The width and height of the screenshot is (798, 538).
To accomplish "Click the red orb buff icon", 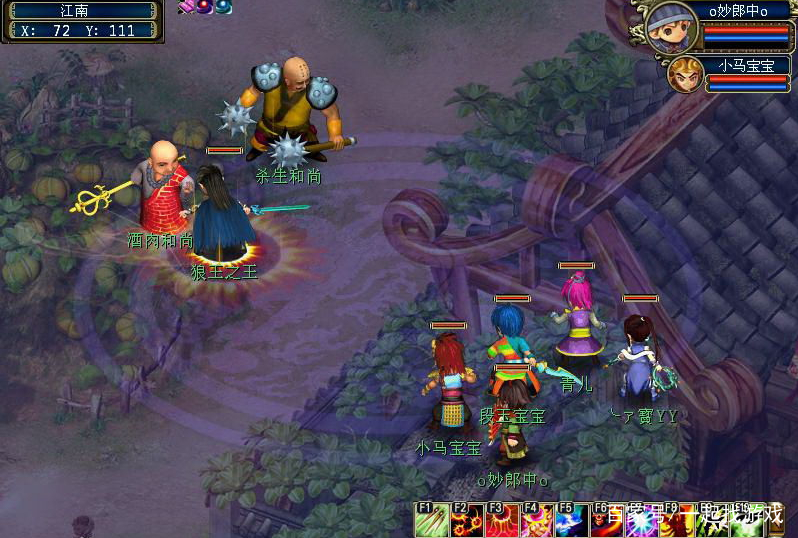I will [x=204, y=7].
